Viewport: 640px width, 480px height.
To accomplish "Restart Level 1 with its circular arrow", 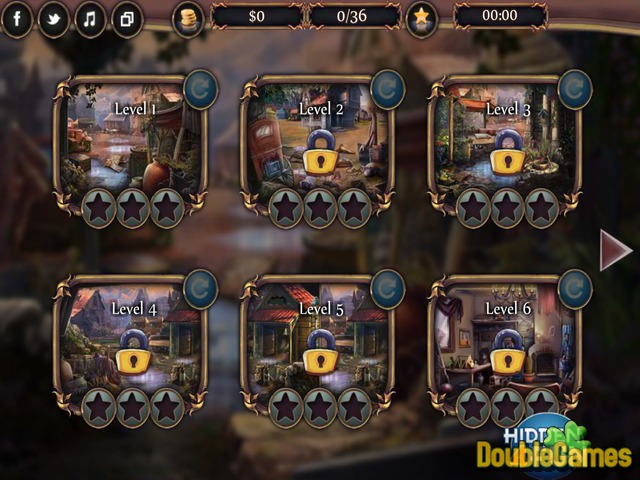I will coord(202,88).
